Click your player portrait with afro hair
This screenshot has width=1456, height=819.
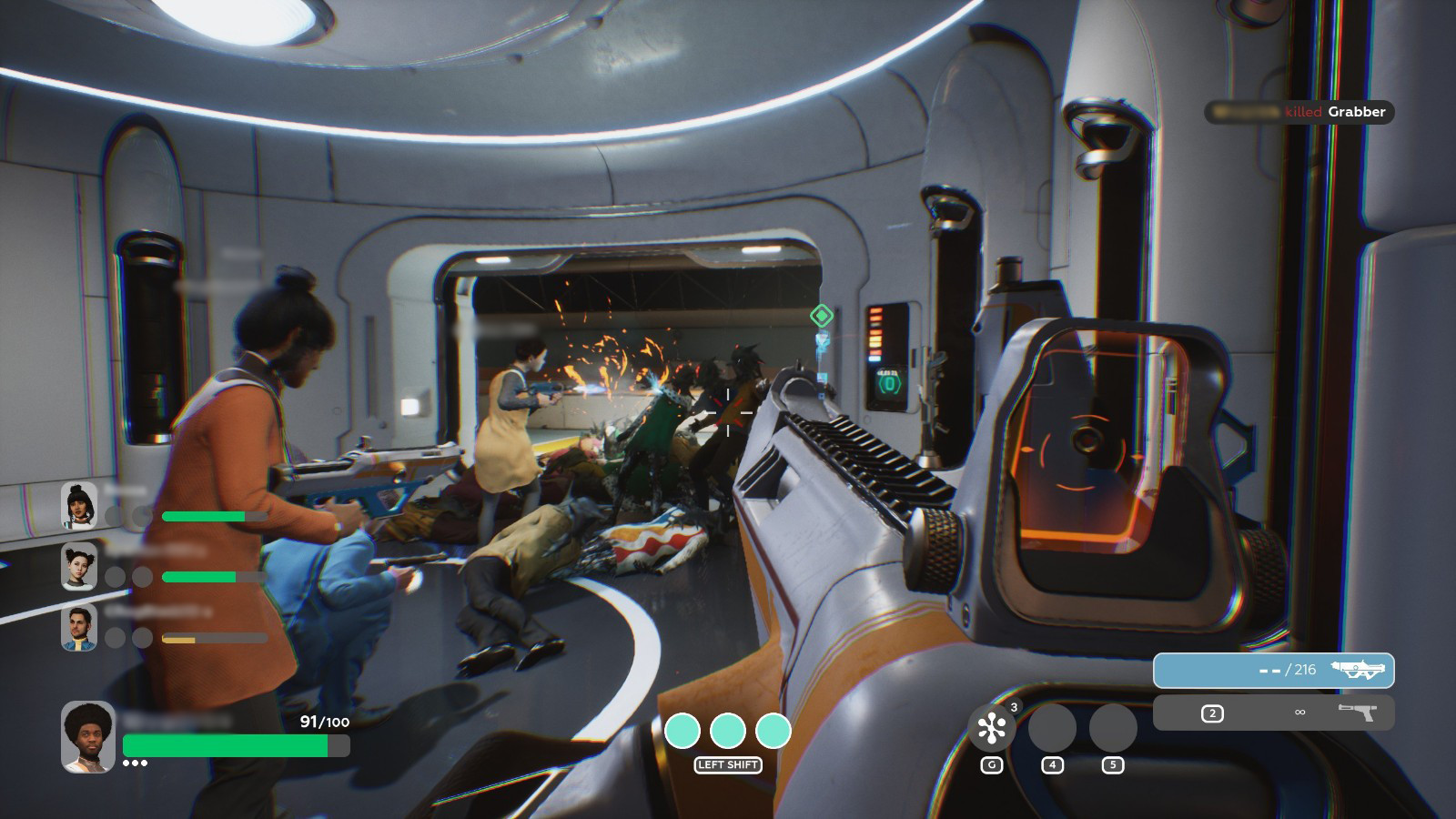88,736
